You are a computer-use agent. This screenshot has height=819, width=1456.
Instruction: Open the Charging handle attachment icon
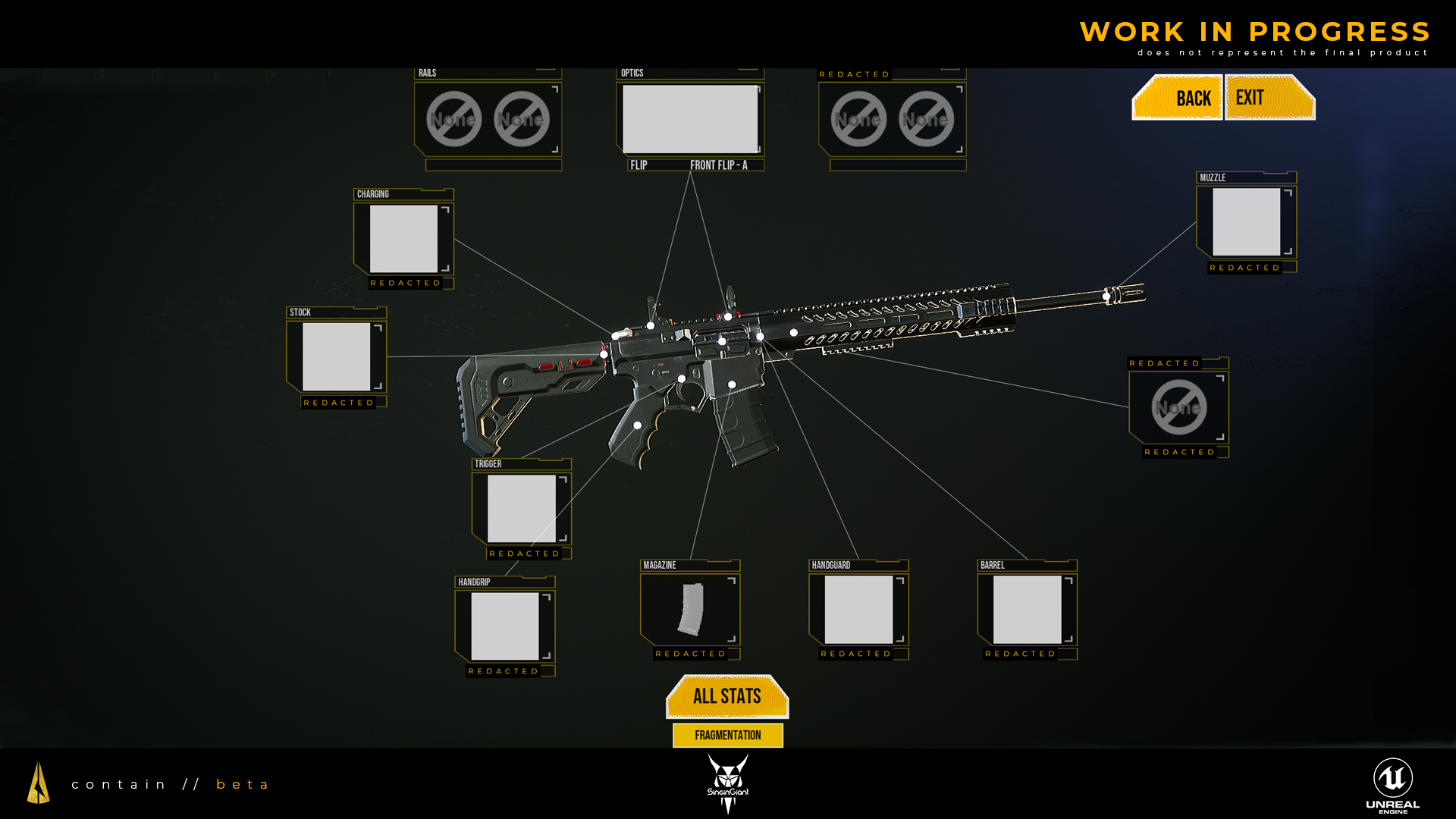click(x=403, y=239)
